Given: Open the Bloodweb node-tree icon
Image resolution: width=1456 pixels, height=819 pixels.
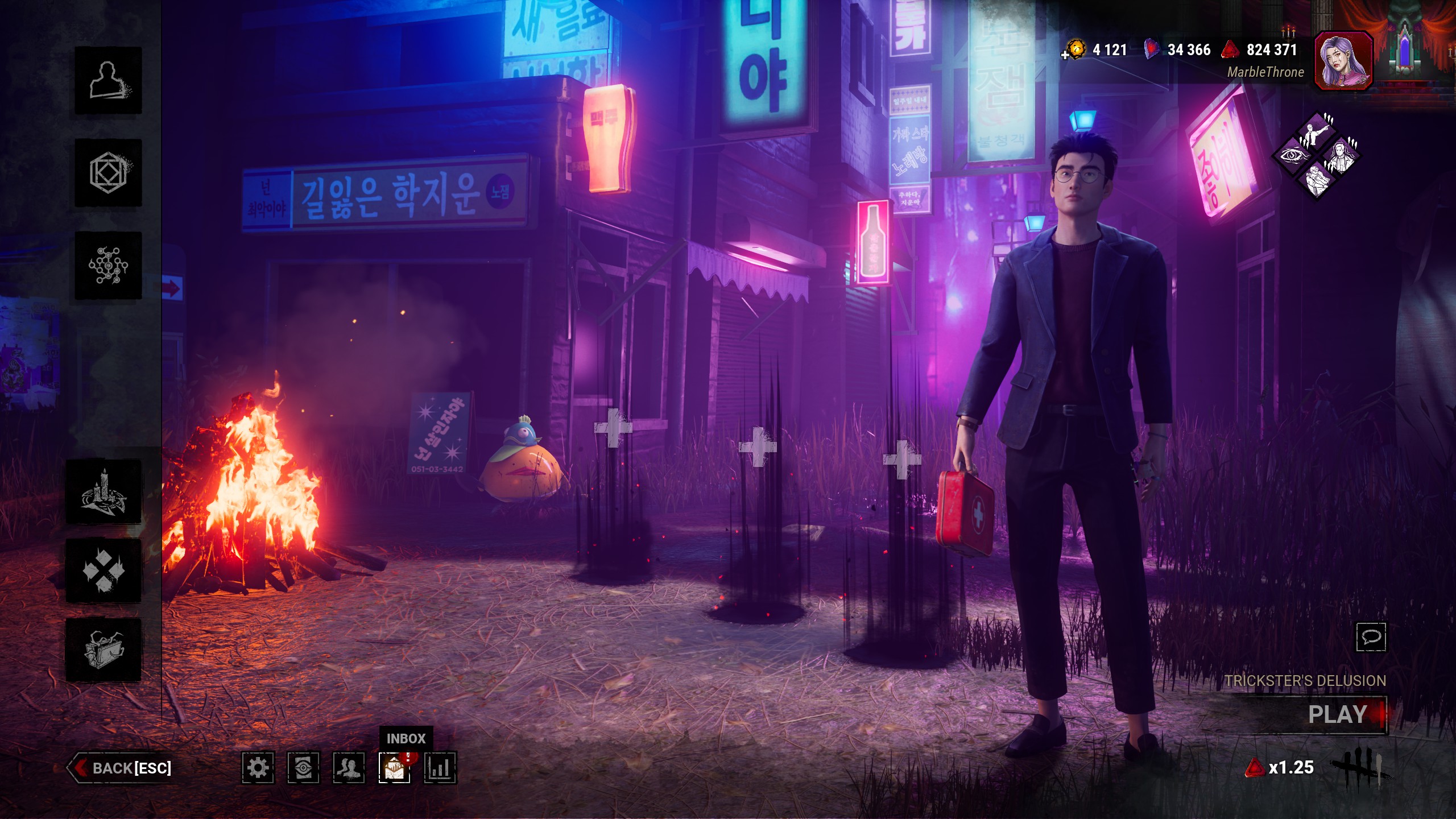Looking at the screenshot, I should tap(108, 265).
